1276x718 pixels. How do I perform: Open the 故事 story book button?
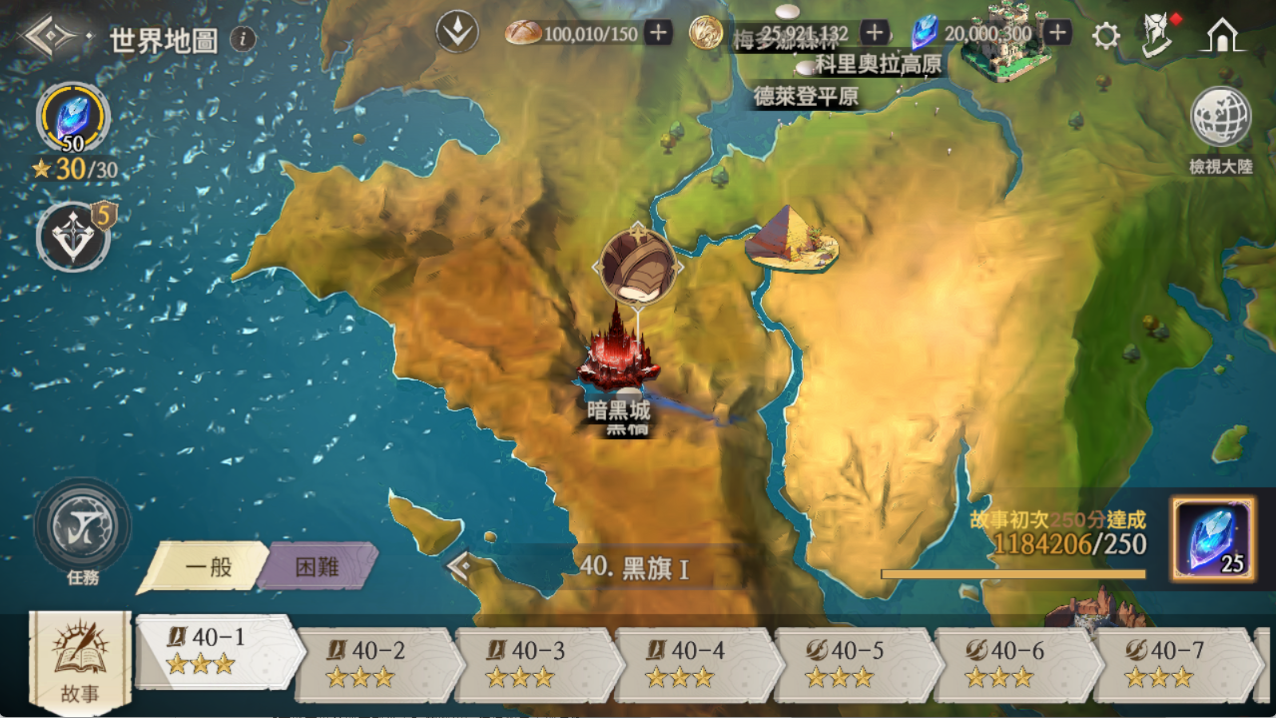tap(80, 660)
